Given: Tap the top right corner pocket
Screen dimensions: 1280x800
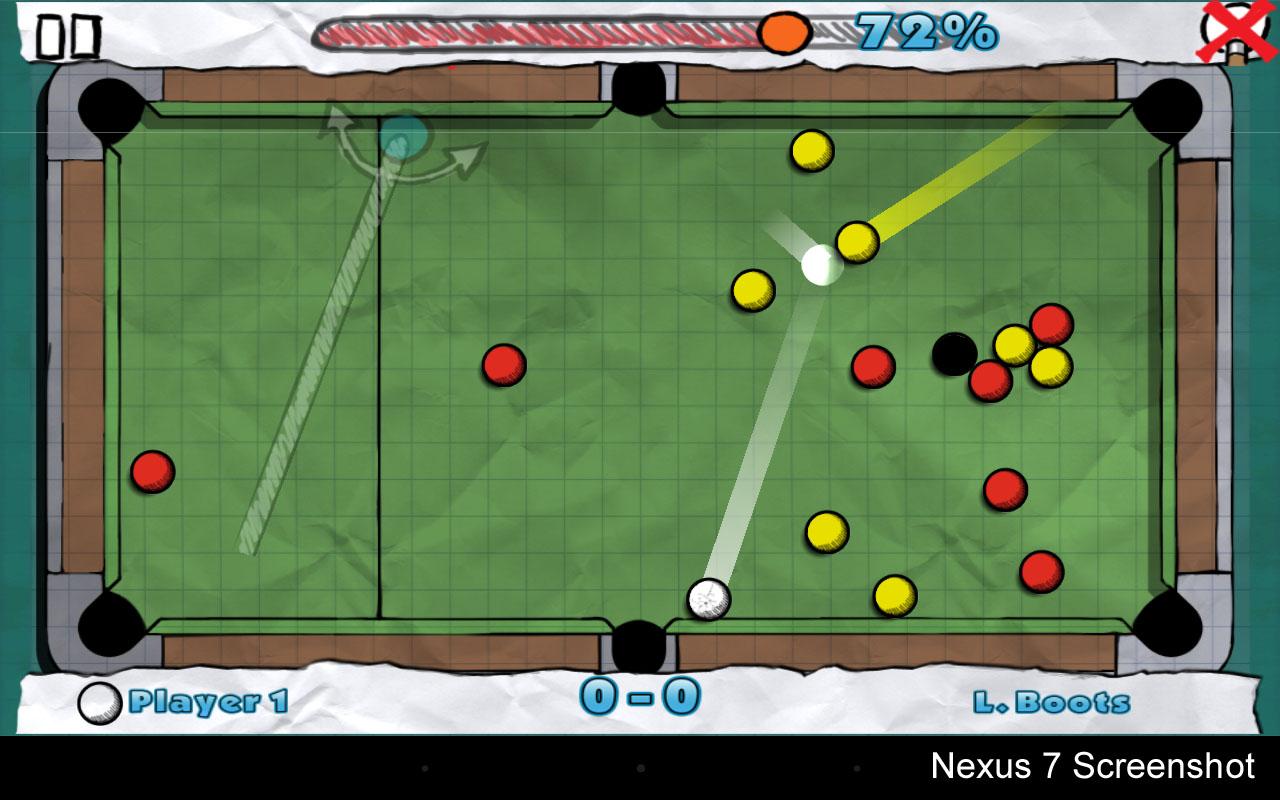Looking at the screenshot, I should pos(1168,105).
